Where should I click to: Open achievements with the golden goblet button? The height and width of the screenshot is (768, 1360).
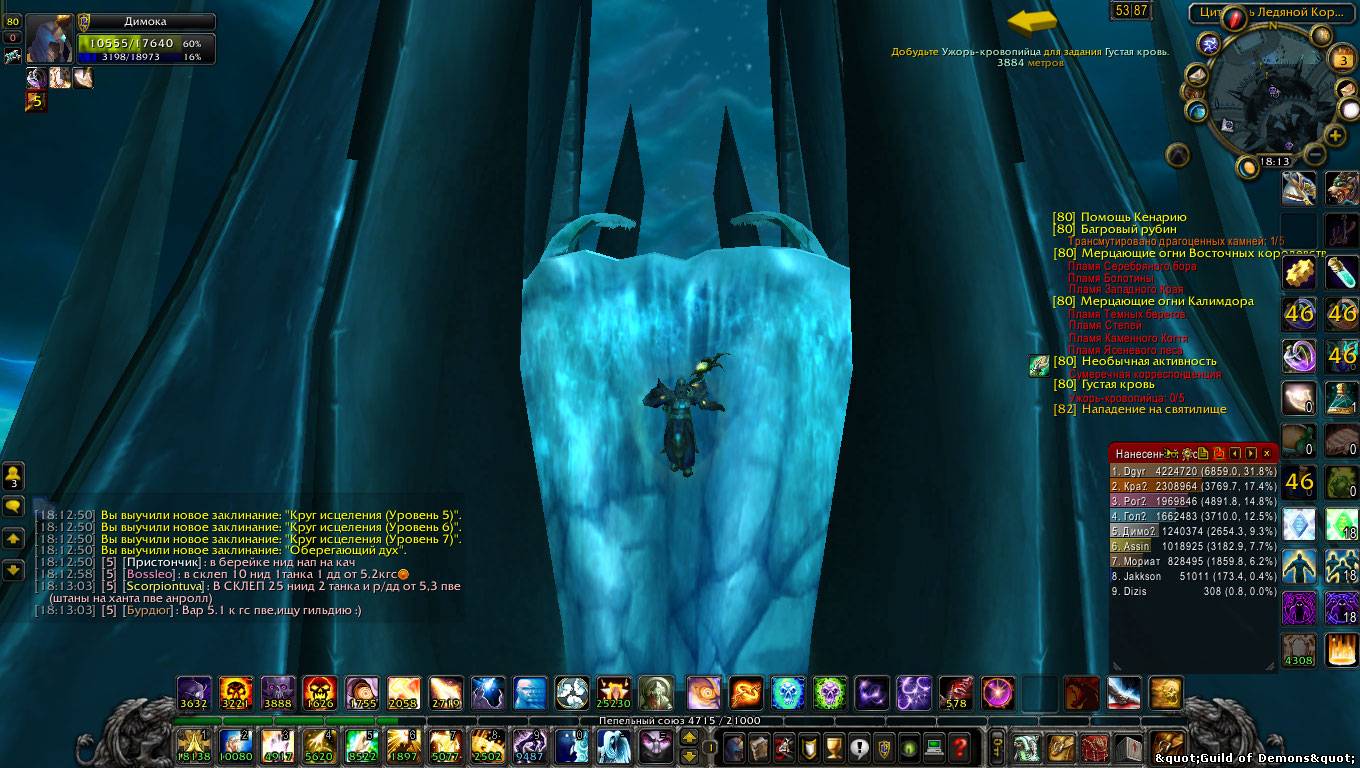(x=833, y=746)
